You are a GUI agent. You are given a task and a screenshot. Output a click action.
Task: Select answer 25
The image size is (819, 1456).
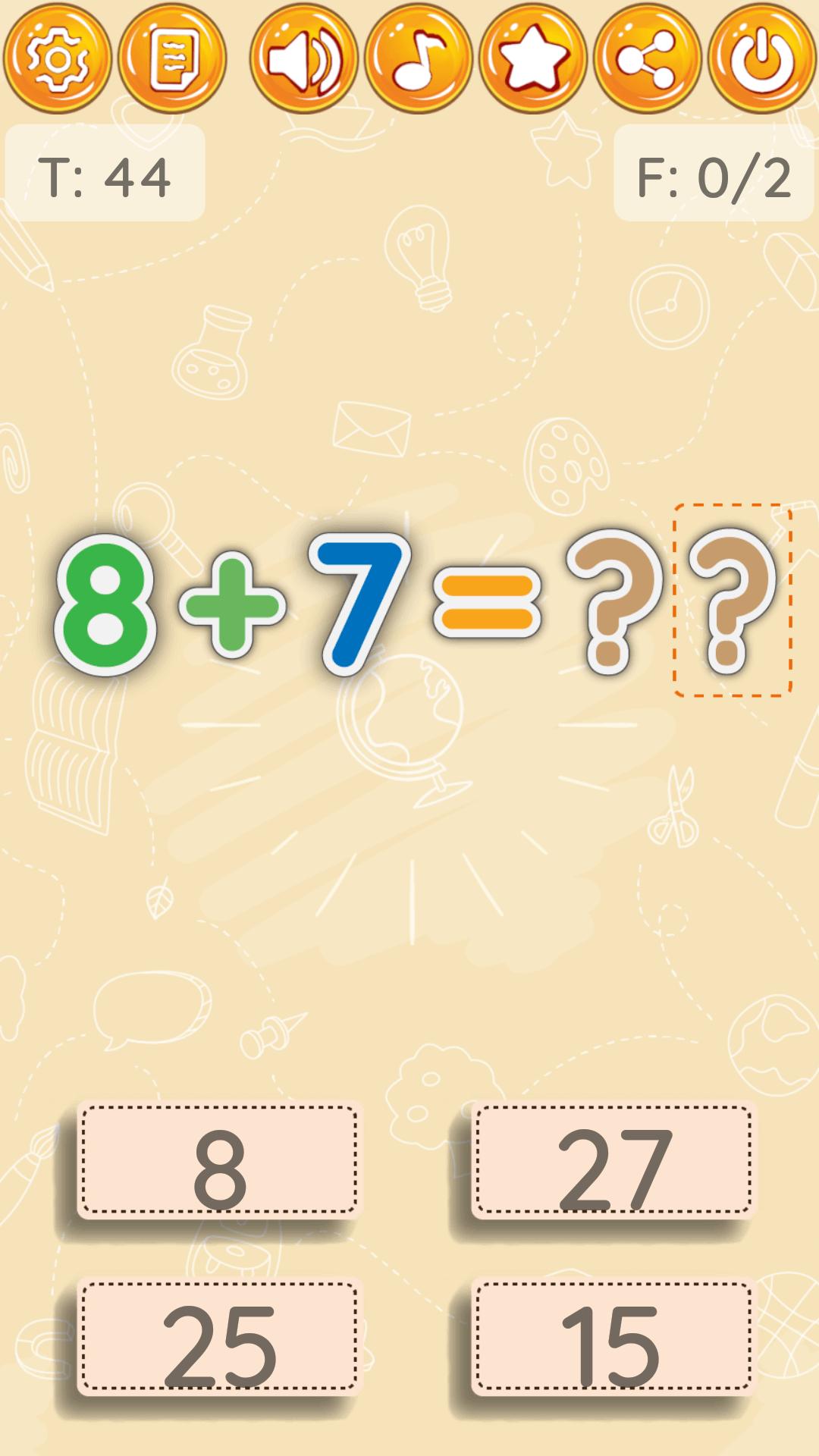(219, 1338)
